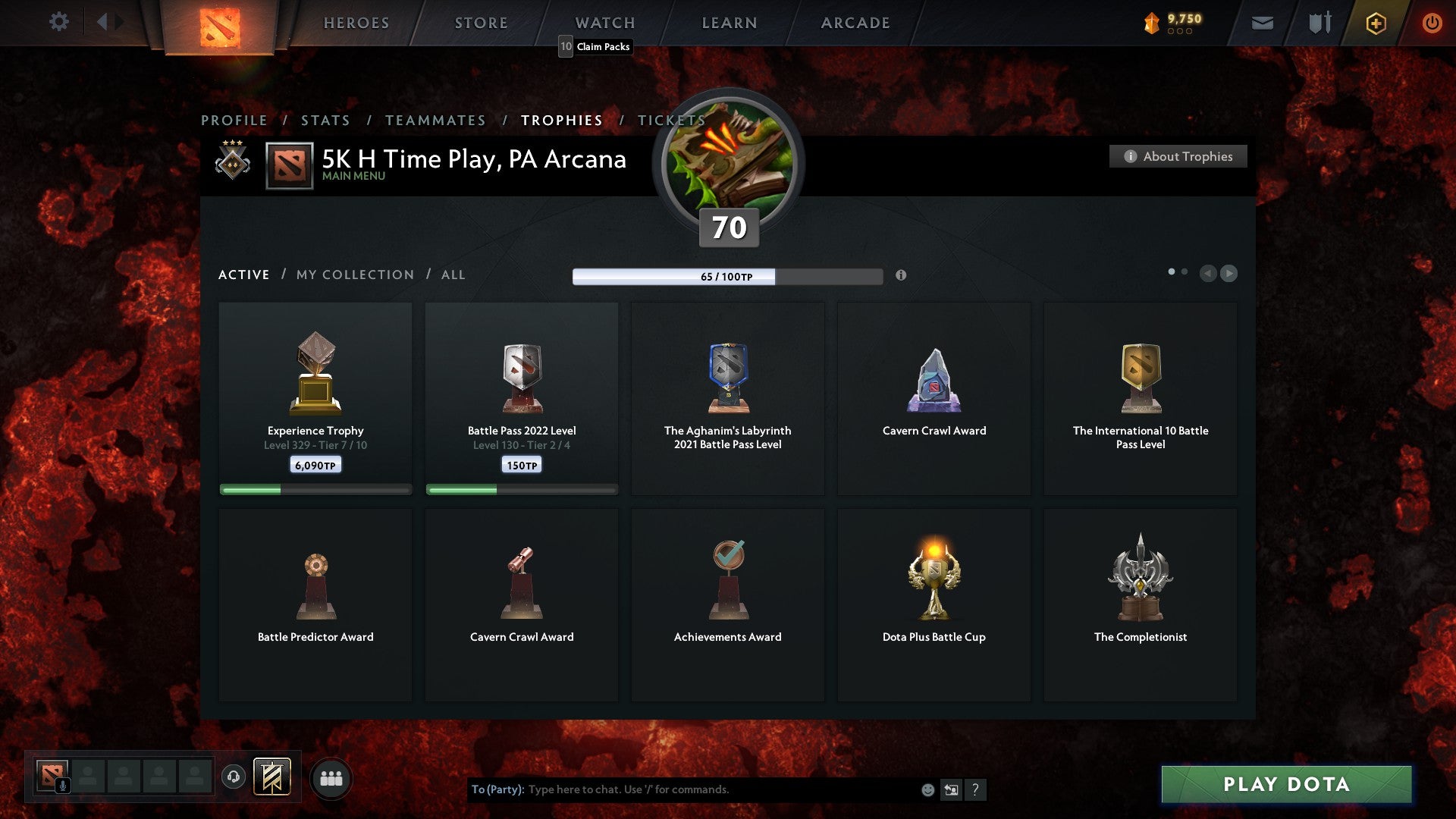Viewport: 1456px width, 819px height.
Task: Open the friends list icon near party bar
Action: (x=332, y=777)
